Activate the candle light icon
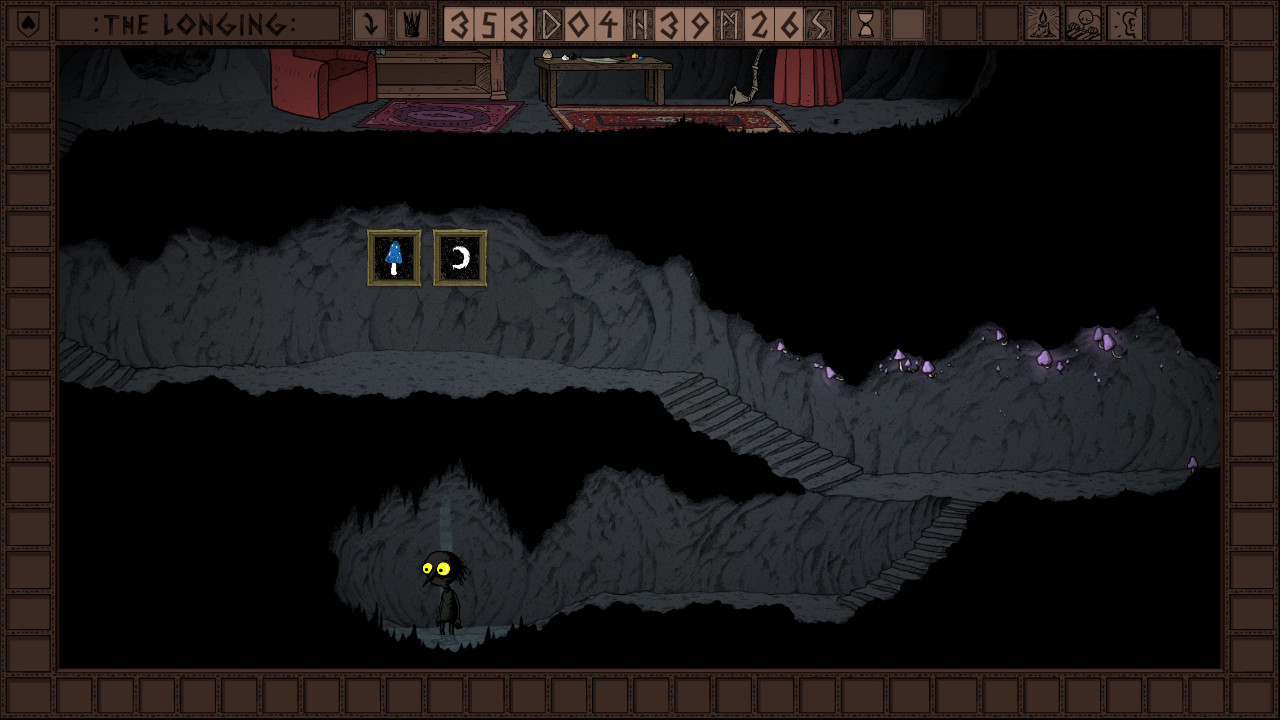 pyautogui.click(x=1042, y=24)
